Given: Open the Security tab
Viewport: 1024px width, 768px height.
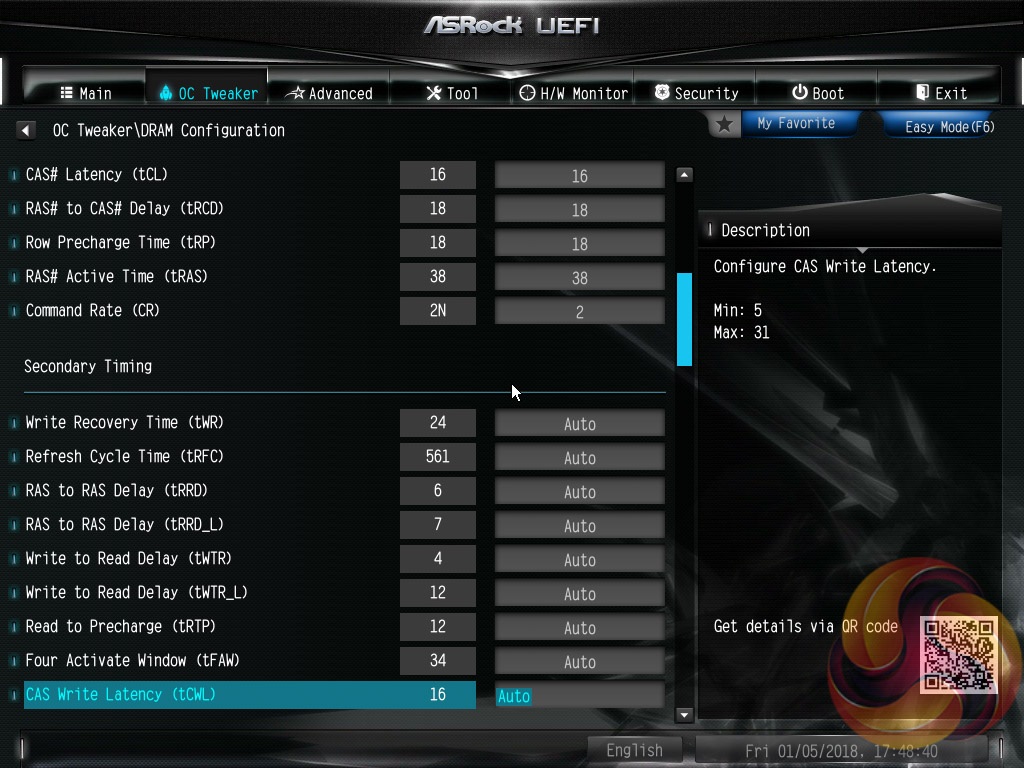Looking at the screenshot, I should [x=696, y=93].
